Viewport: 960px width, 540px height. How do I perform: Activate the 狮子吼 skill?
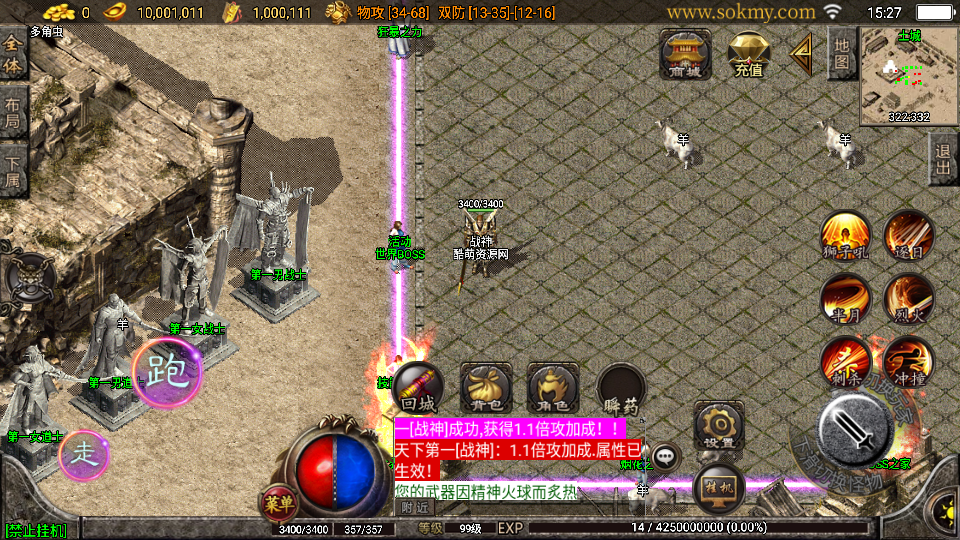(x=846, y=237)
